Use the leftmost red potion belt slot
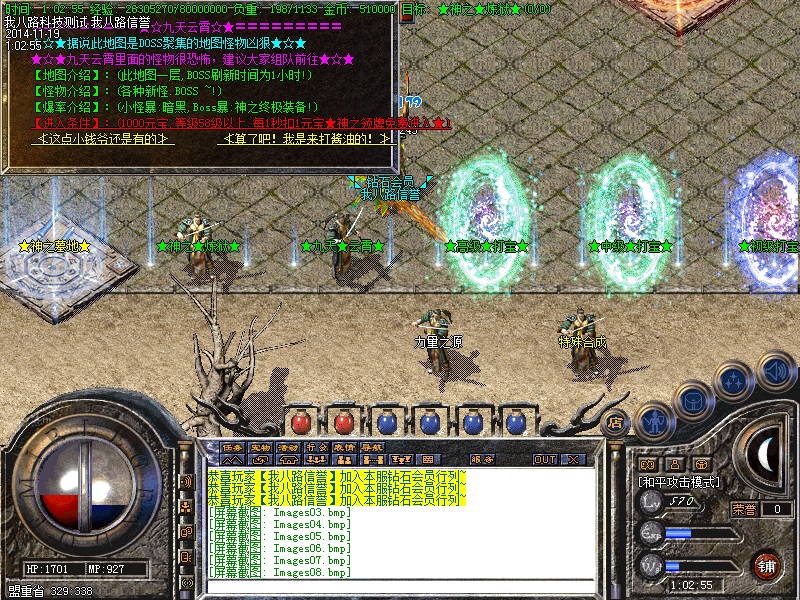 pyautogui.click(x=302, y=422)
